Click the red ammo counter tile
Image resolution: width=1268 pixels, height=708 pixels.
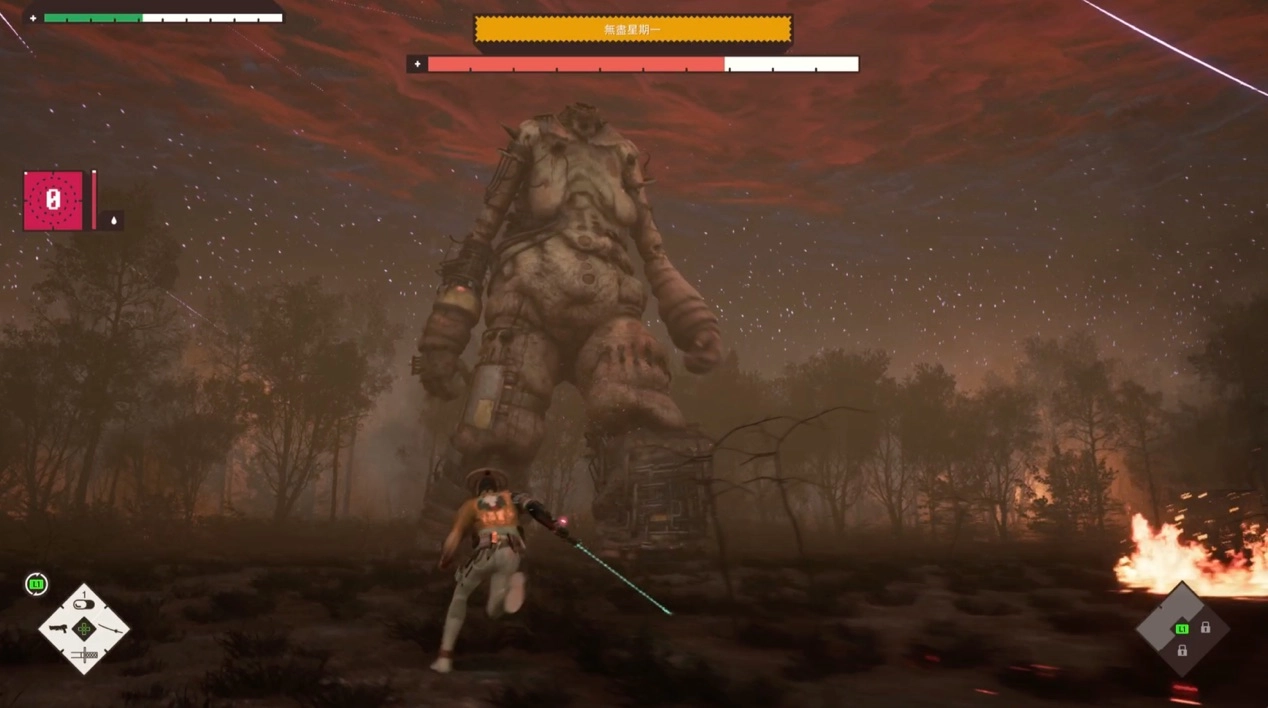tap(53, 201)
